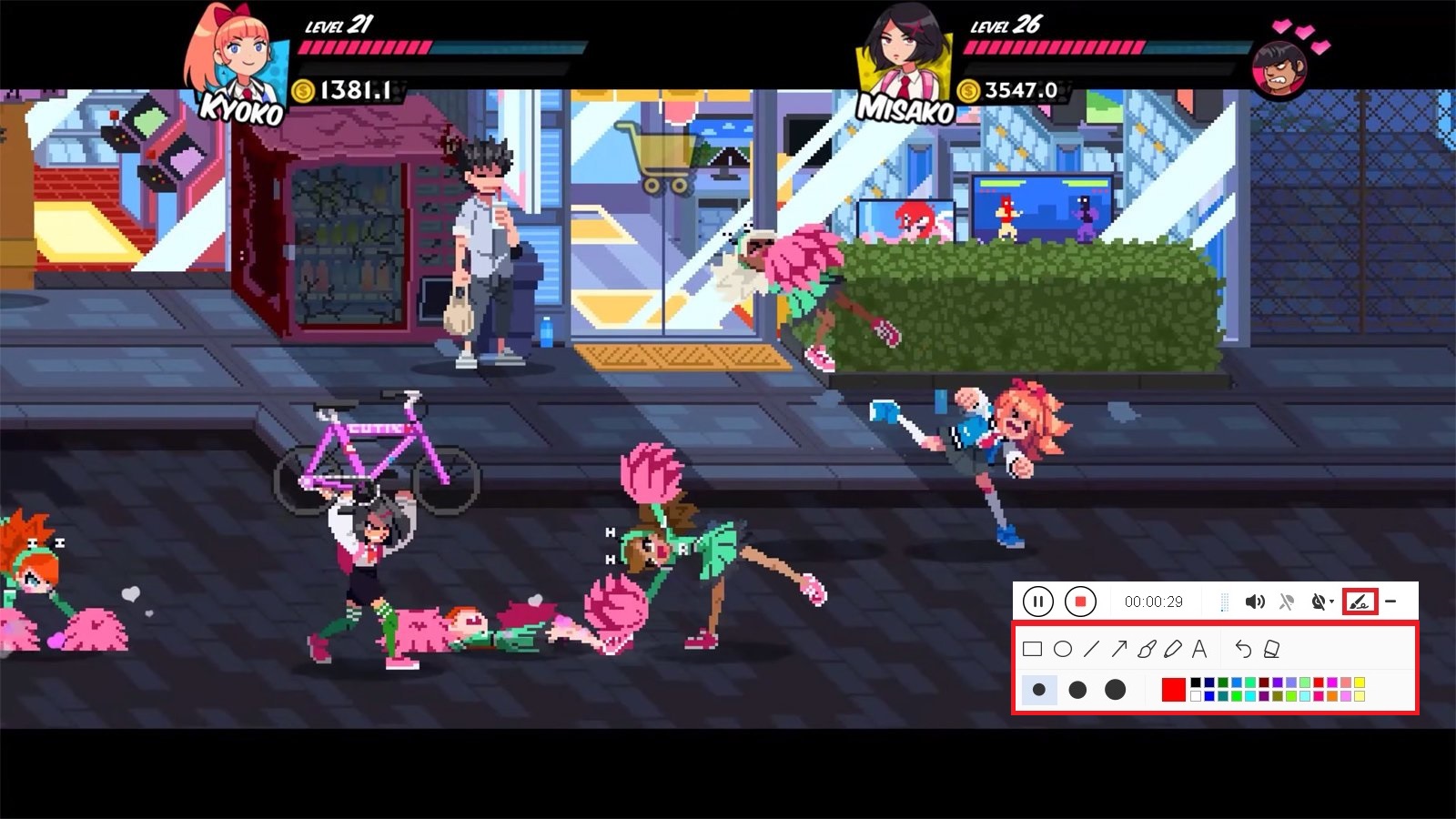
Task: Choose the smallest brush size dot
Action: click(x=1039, y=687)
